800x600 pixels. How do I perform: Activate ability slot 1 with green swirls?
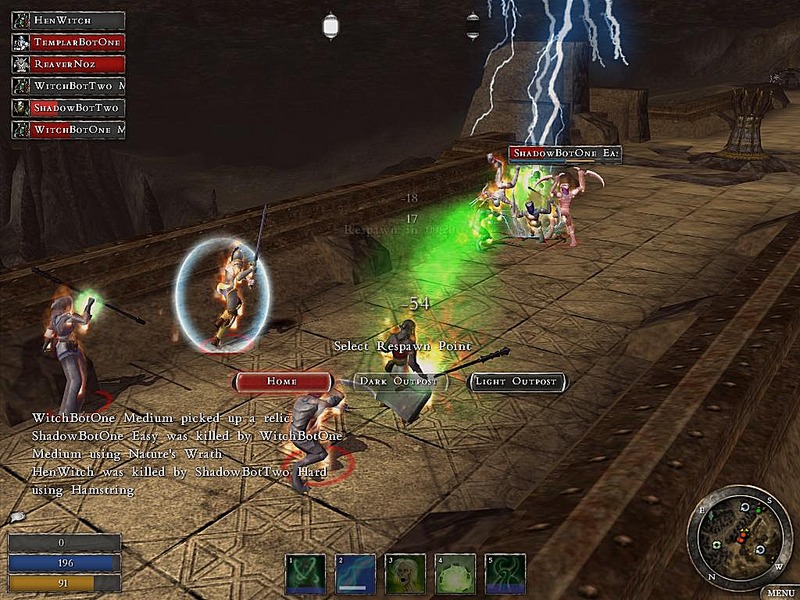click(x=305, y=574)
